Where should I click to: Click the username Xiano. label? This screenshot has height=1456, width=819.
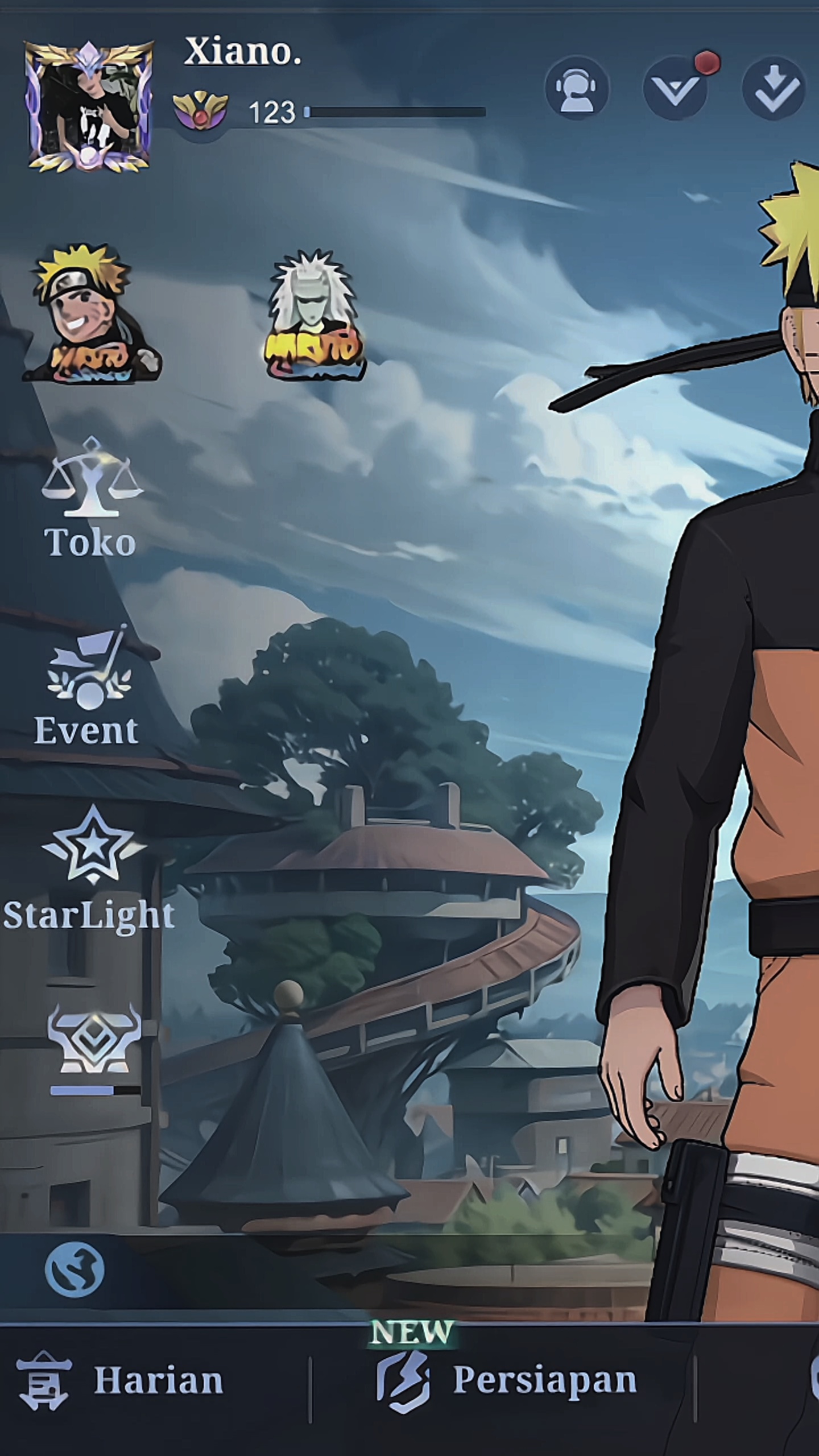242,54
